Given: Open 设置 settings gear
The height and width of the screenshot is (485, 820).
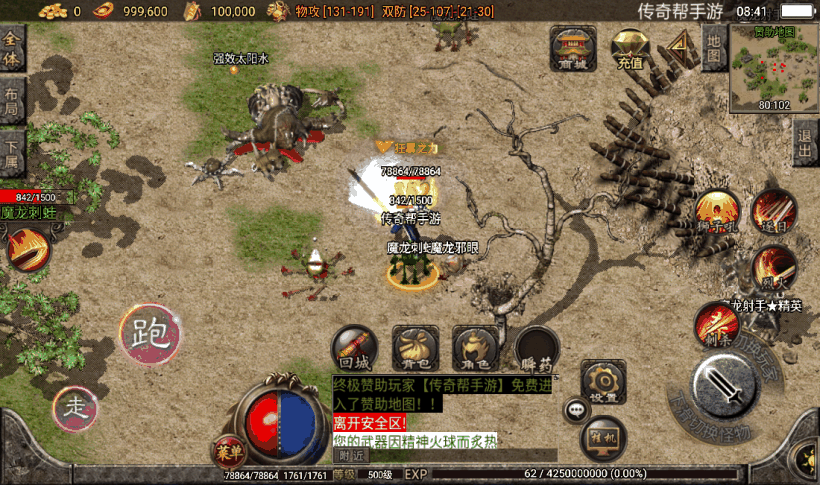Looking at the screenshot, I should 603,382.
